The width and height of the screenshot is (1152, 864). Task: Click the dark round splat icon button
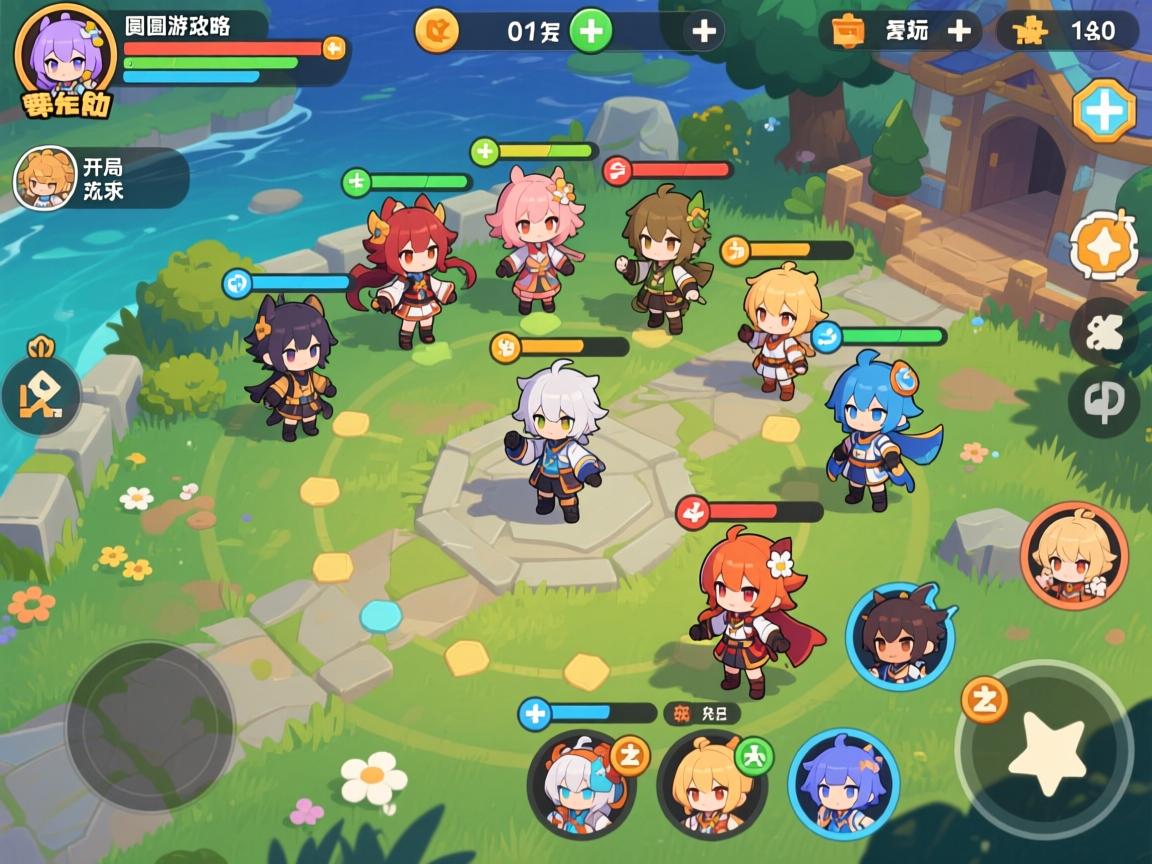(x=1104, y=331)
